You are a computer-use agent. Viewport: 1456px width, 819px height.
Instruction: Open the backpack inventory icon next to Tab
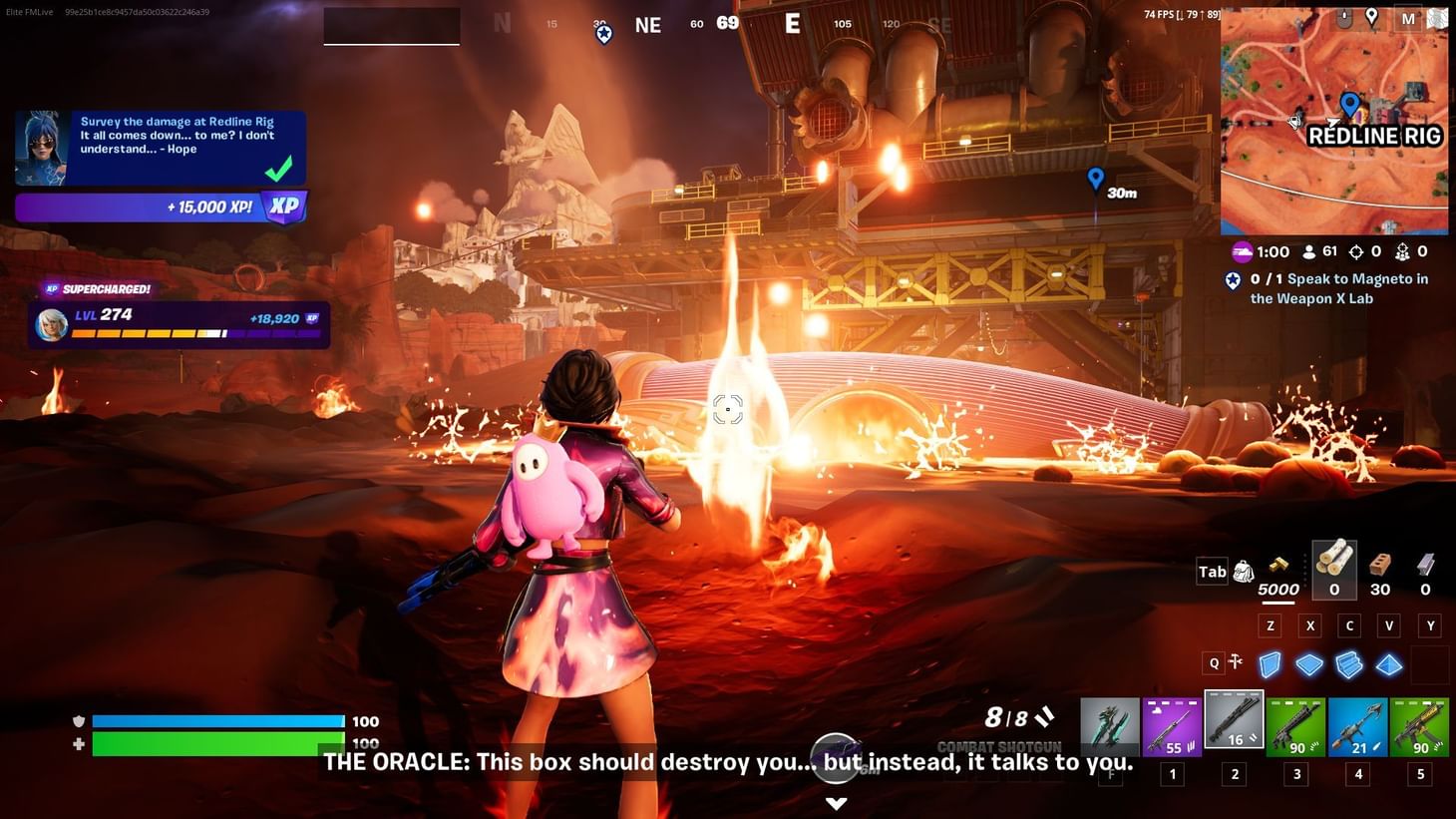[x=1244, y=571]
